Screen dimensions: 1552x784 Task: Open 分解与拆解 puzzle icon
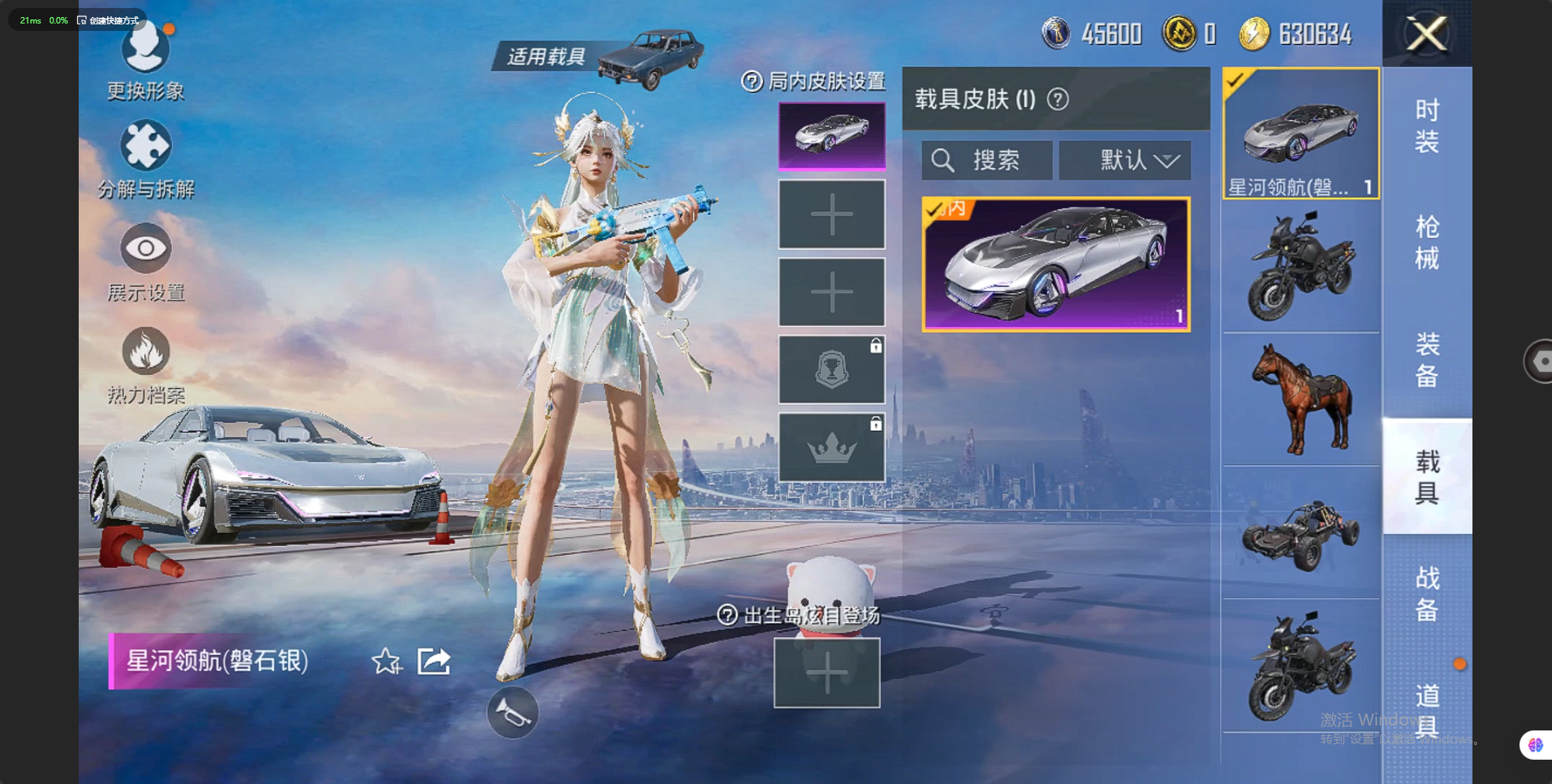tap(145, 147)
